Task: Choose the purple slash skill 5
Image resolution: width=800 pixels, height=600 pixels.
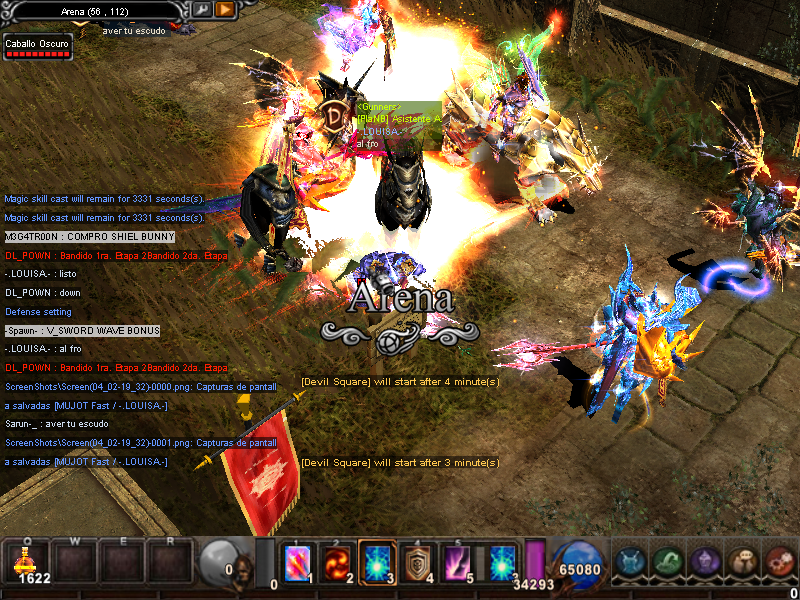Action: point(456,563)
